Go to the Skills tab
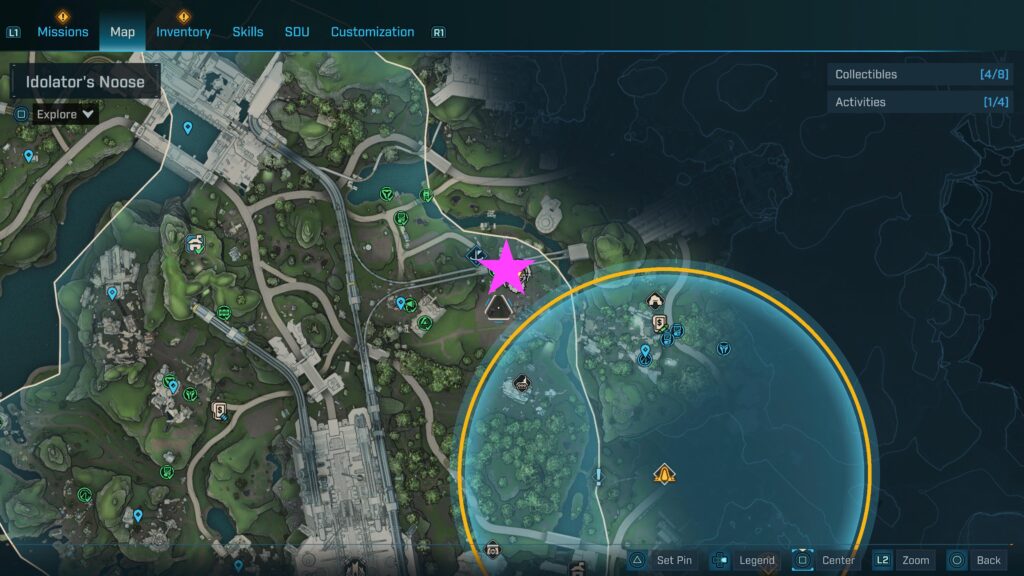This screenshot has height=576, width=1024. [248, 32]
